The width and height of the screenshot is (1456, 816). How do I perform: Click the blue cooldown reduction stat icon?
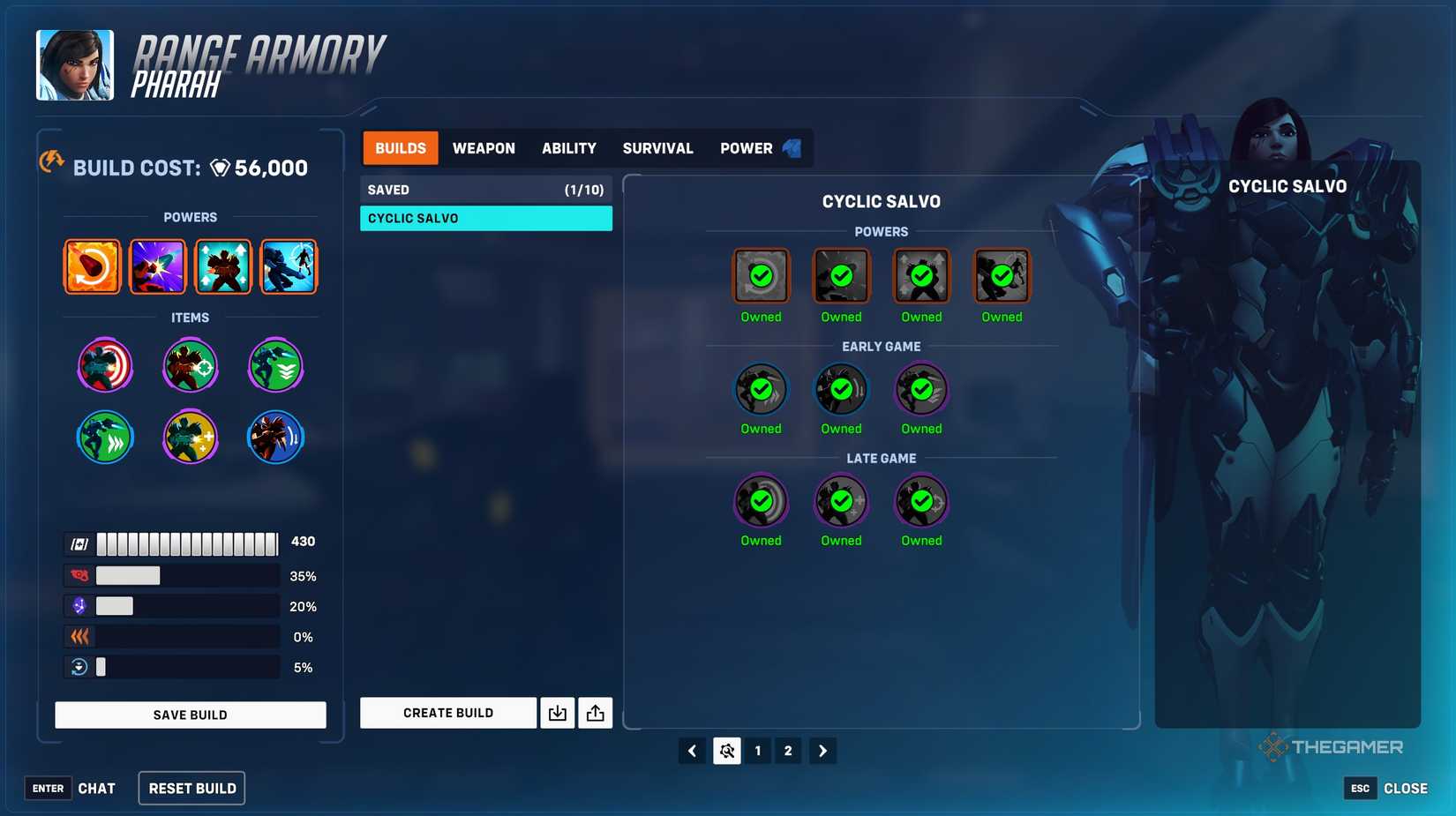click(79, 667)
